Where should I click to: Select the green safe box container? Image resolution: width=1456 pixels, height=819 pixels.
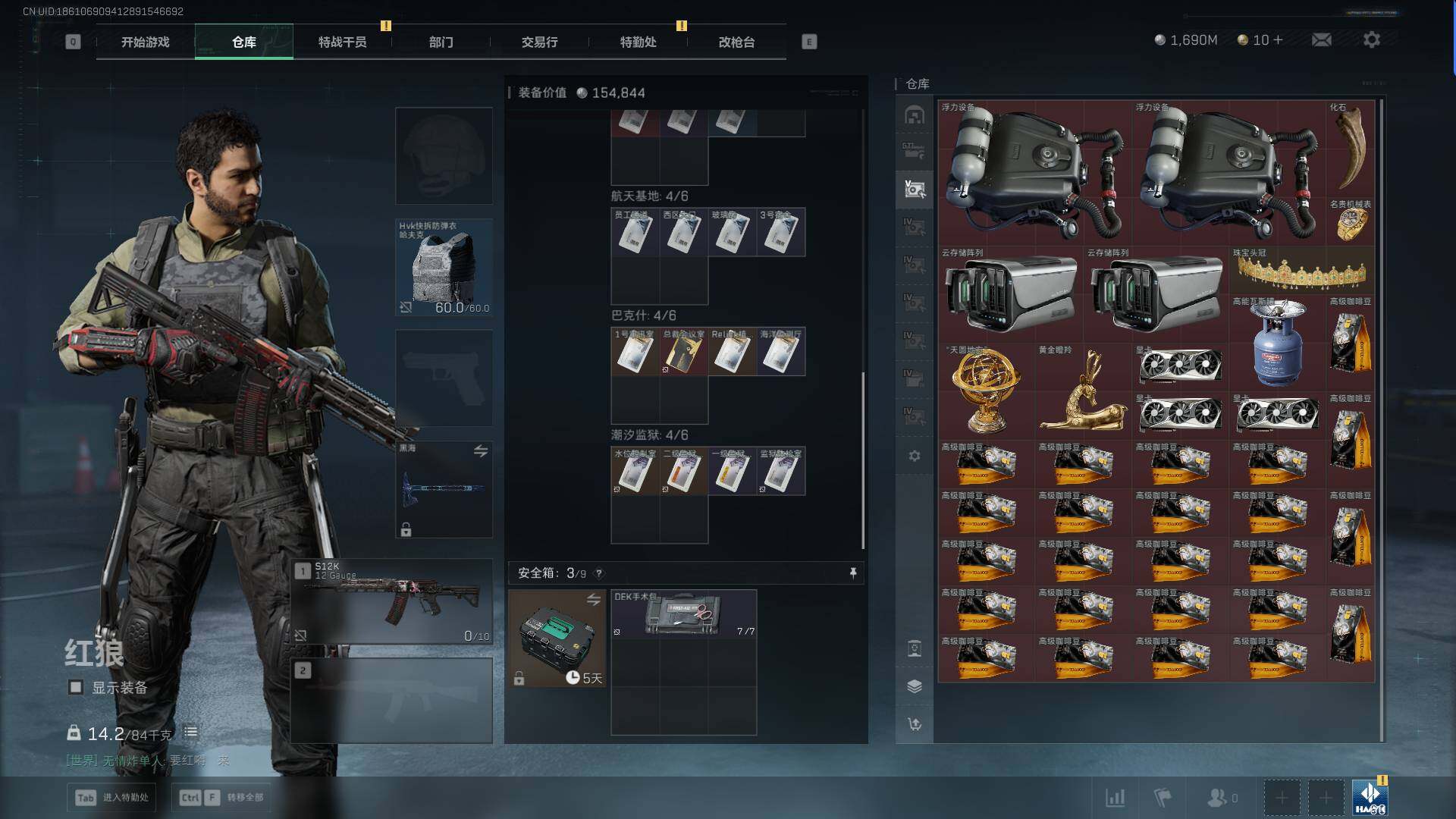pyautogui.click(x=557, y=639)
